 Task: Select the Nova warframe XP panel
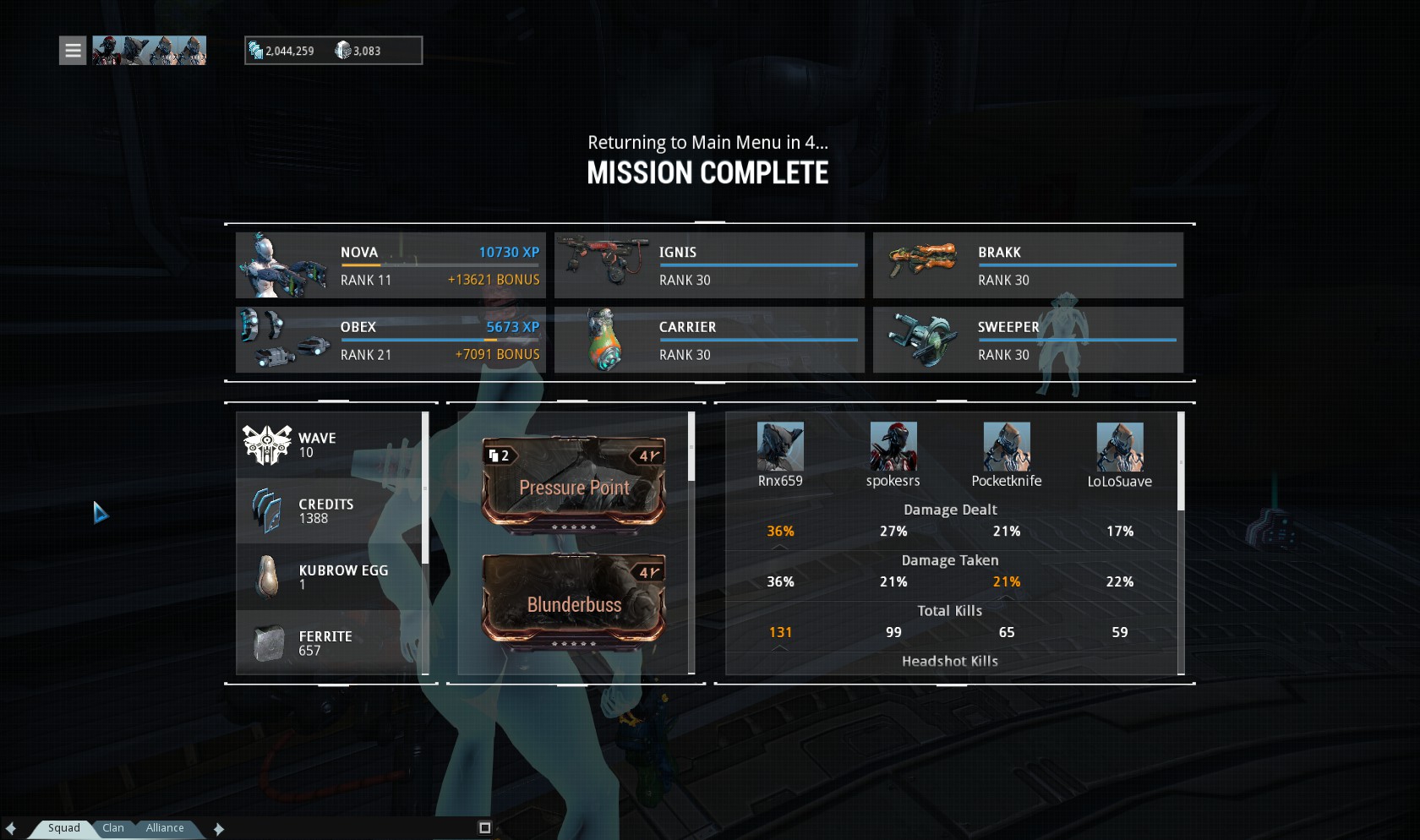390,265
